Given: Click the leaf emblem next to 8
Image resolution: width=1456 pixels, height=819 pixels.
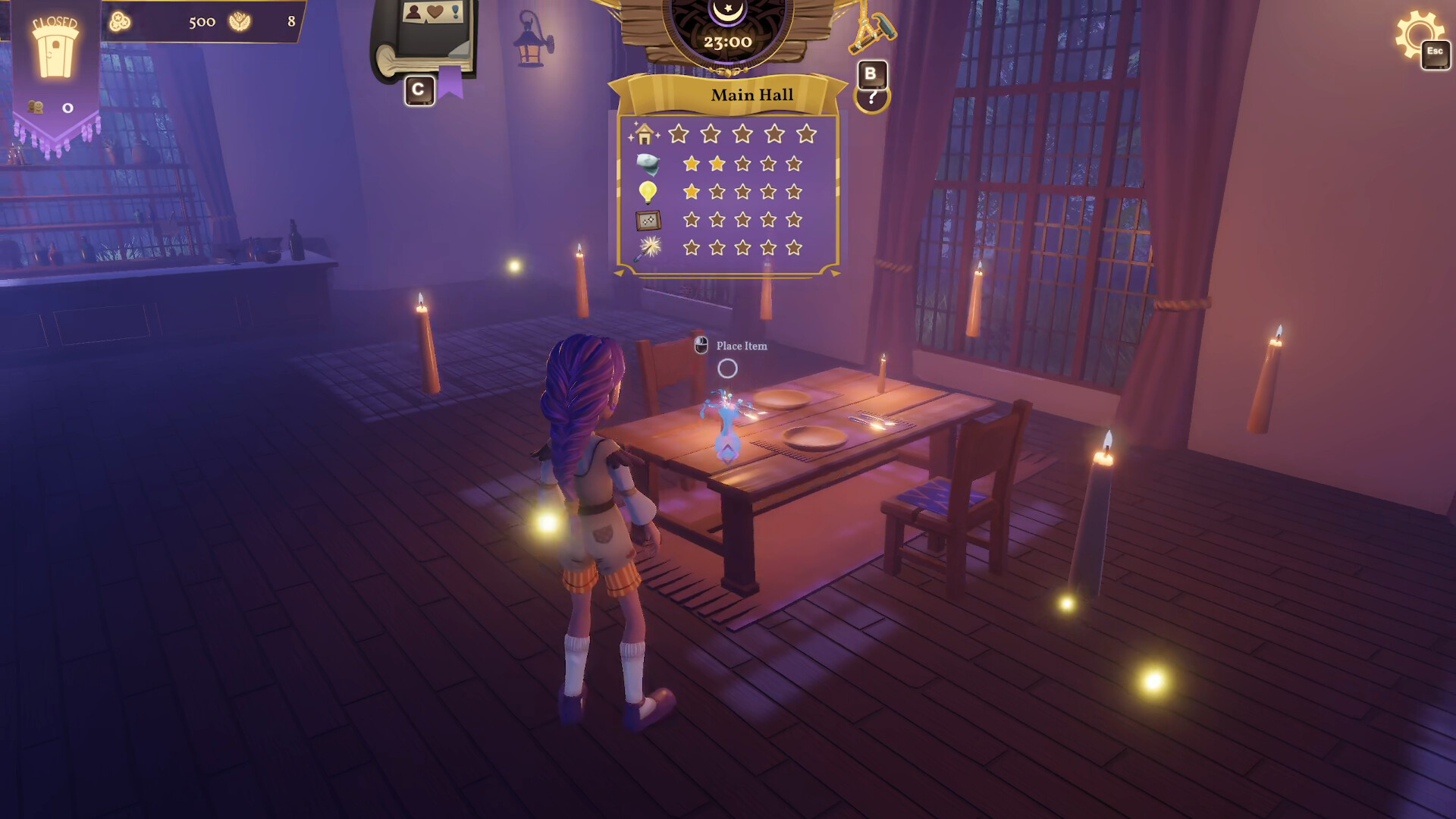Looking at the screenshot, I should point(241,20).
